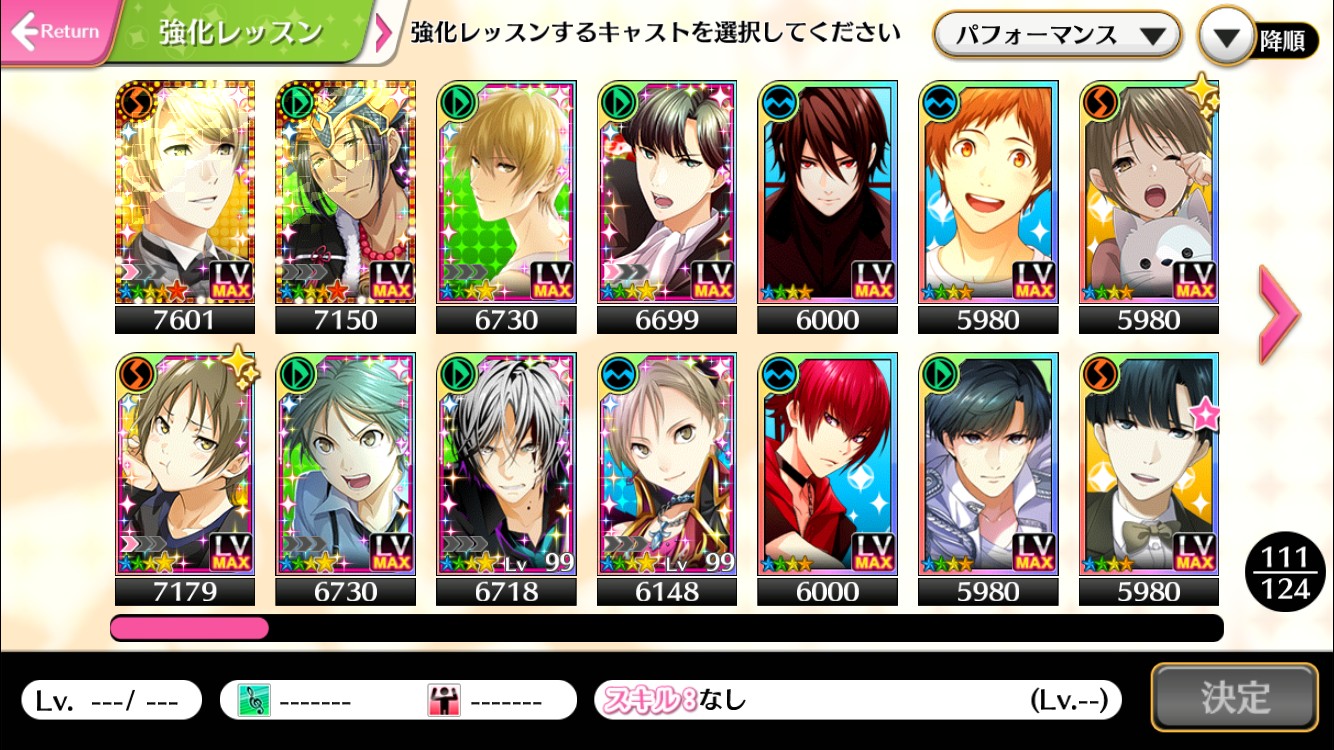Select the silver-haired cast card rated 6718

(x=506, y=464)
